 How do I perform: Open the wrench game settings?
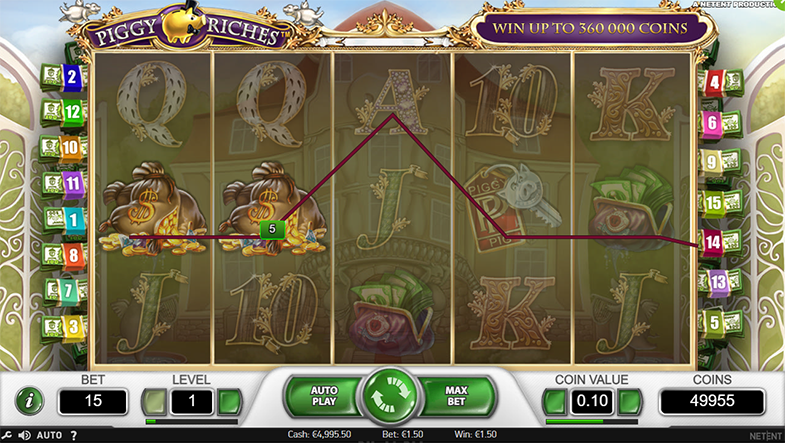[8, 435]
